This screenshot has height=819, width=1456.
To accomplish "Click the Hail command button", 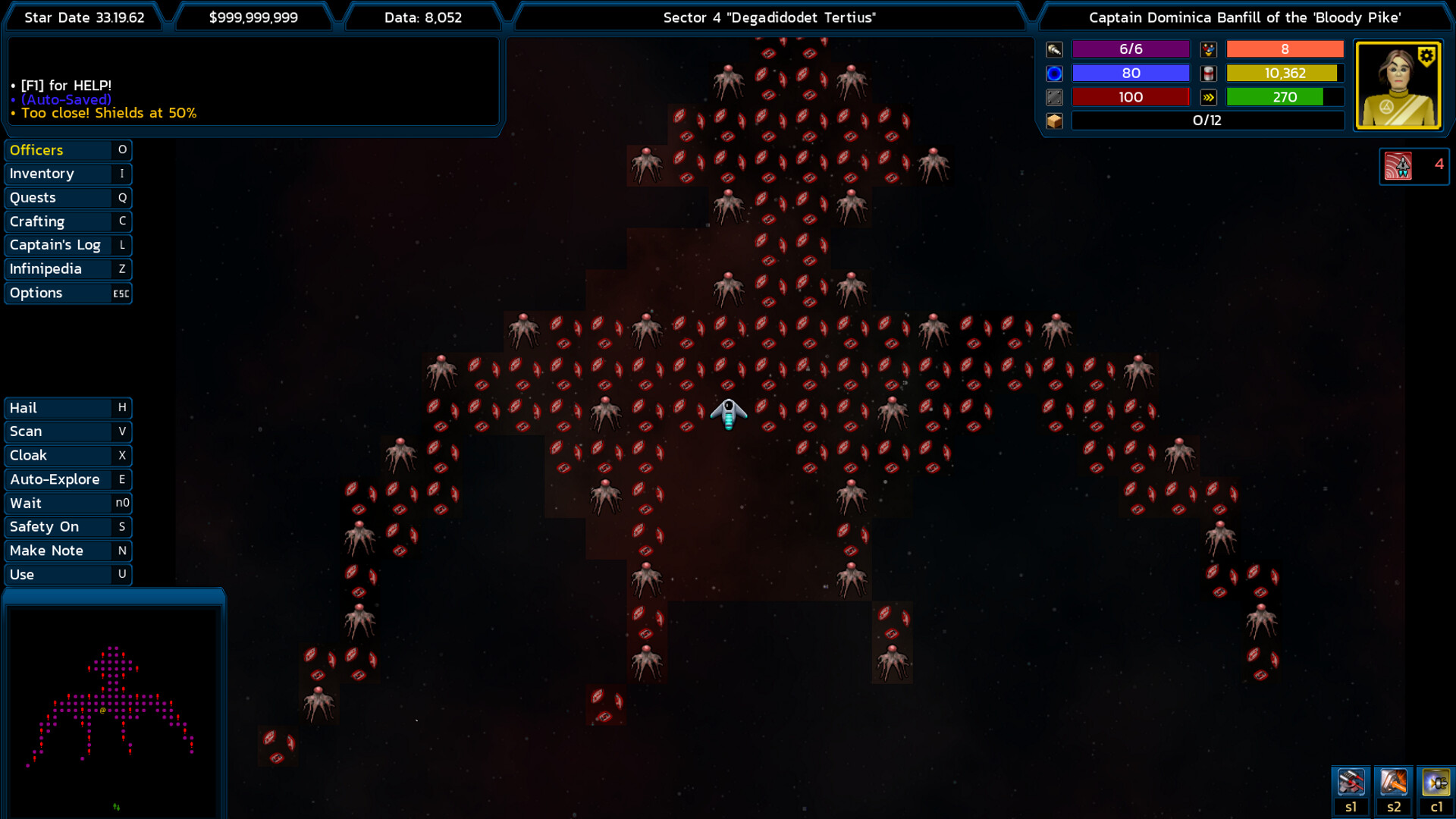I will [67, 408].
